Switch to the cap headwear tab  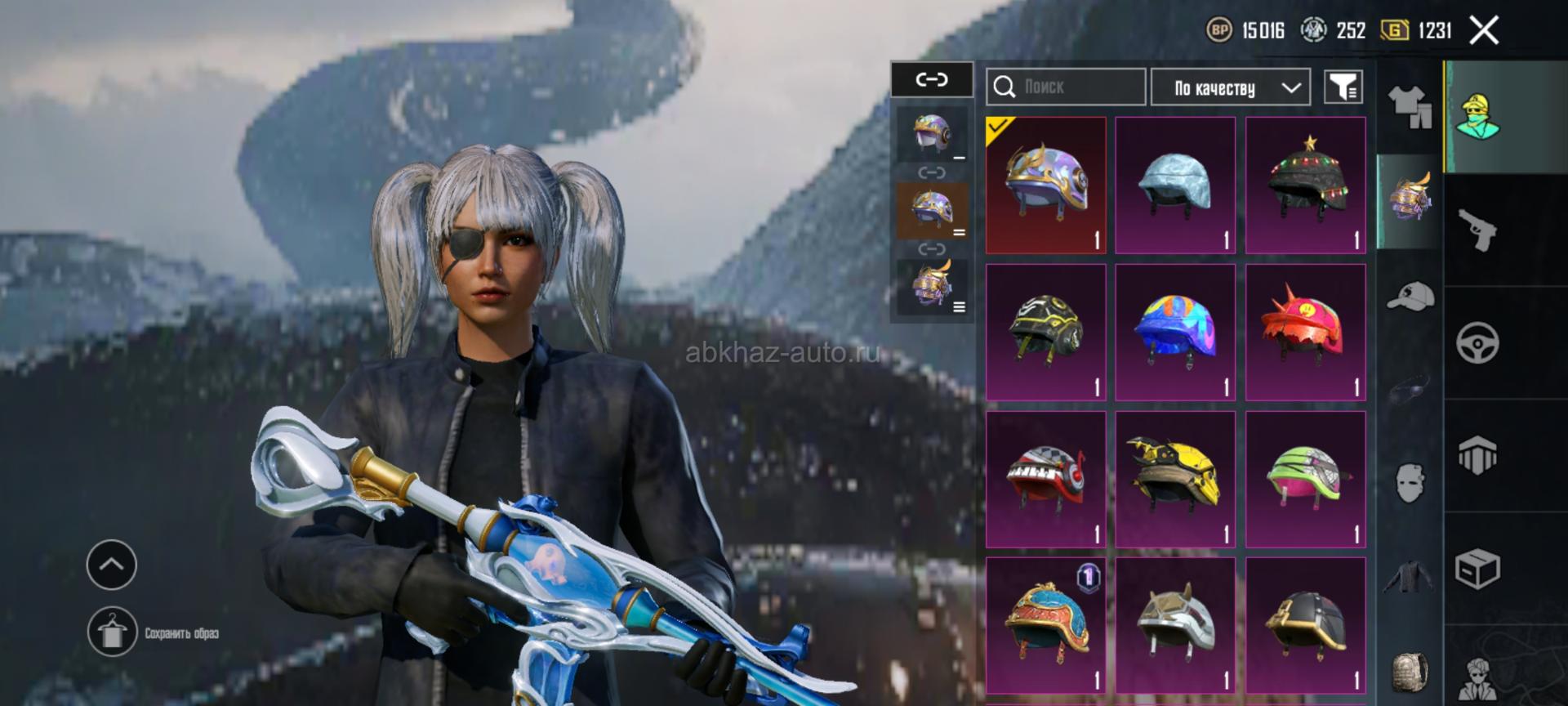tap(1410, 296)
